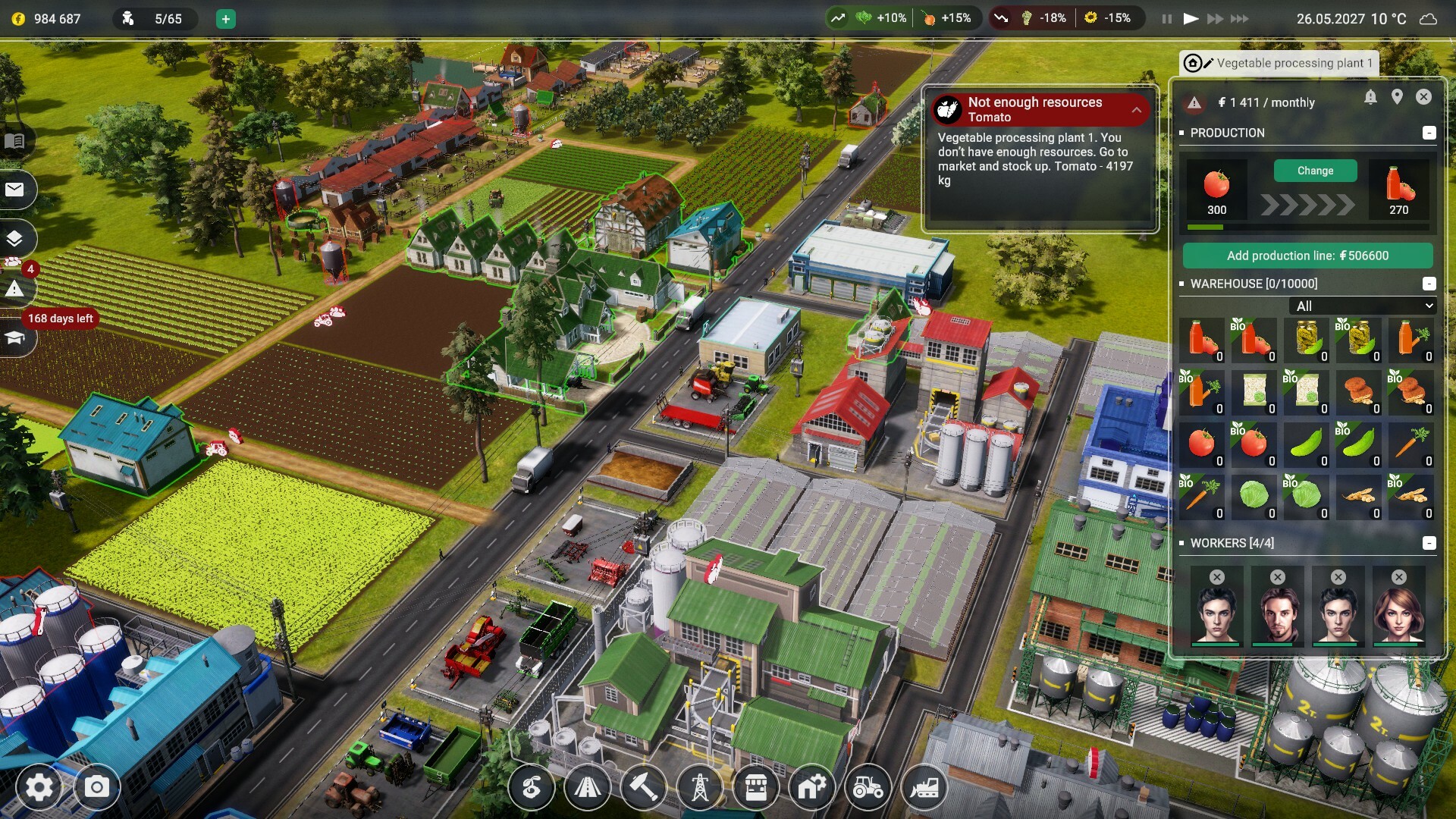Close the vegetable processing plant panel

pos(1423,97)
